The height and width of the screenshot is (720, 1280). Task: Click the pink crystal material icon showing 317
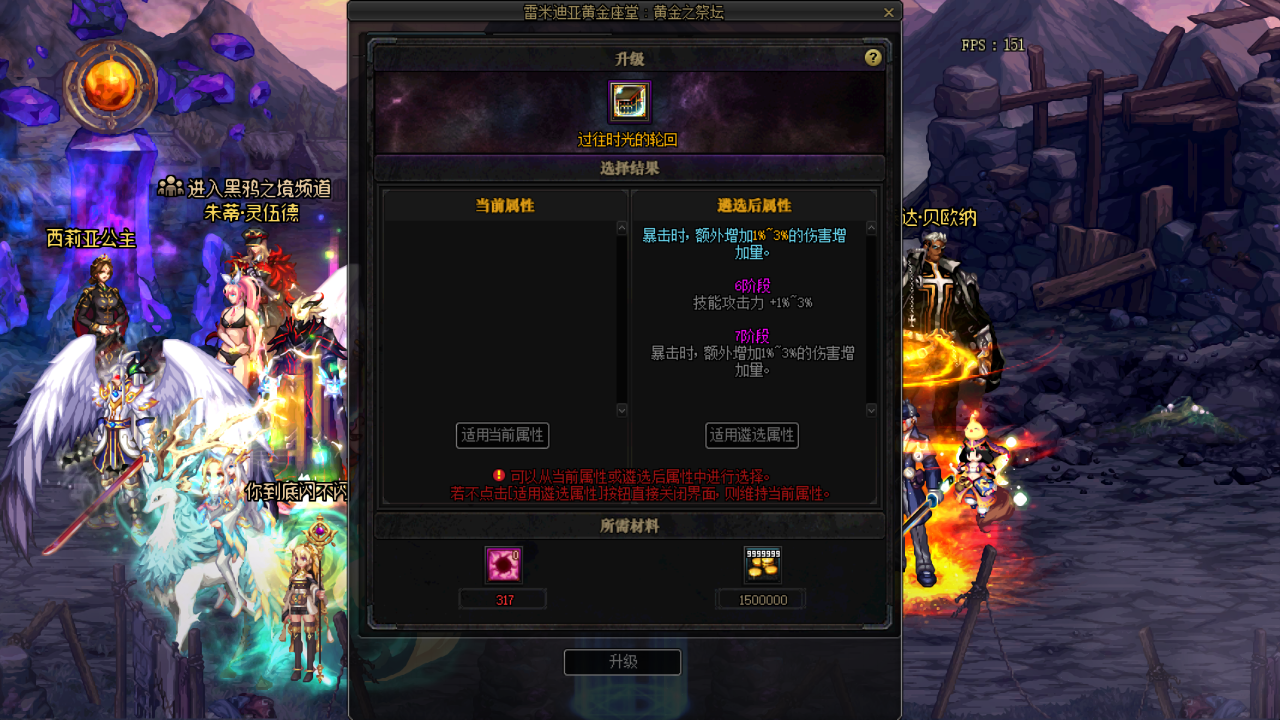click(502, 565)
